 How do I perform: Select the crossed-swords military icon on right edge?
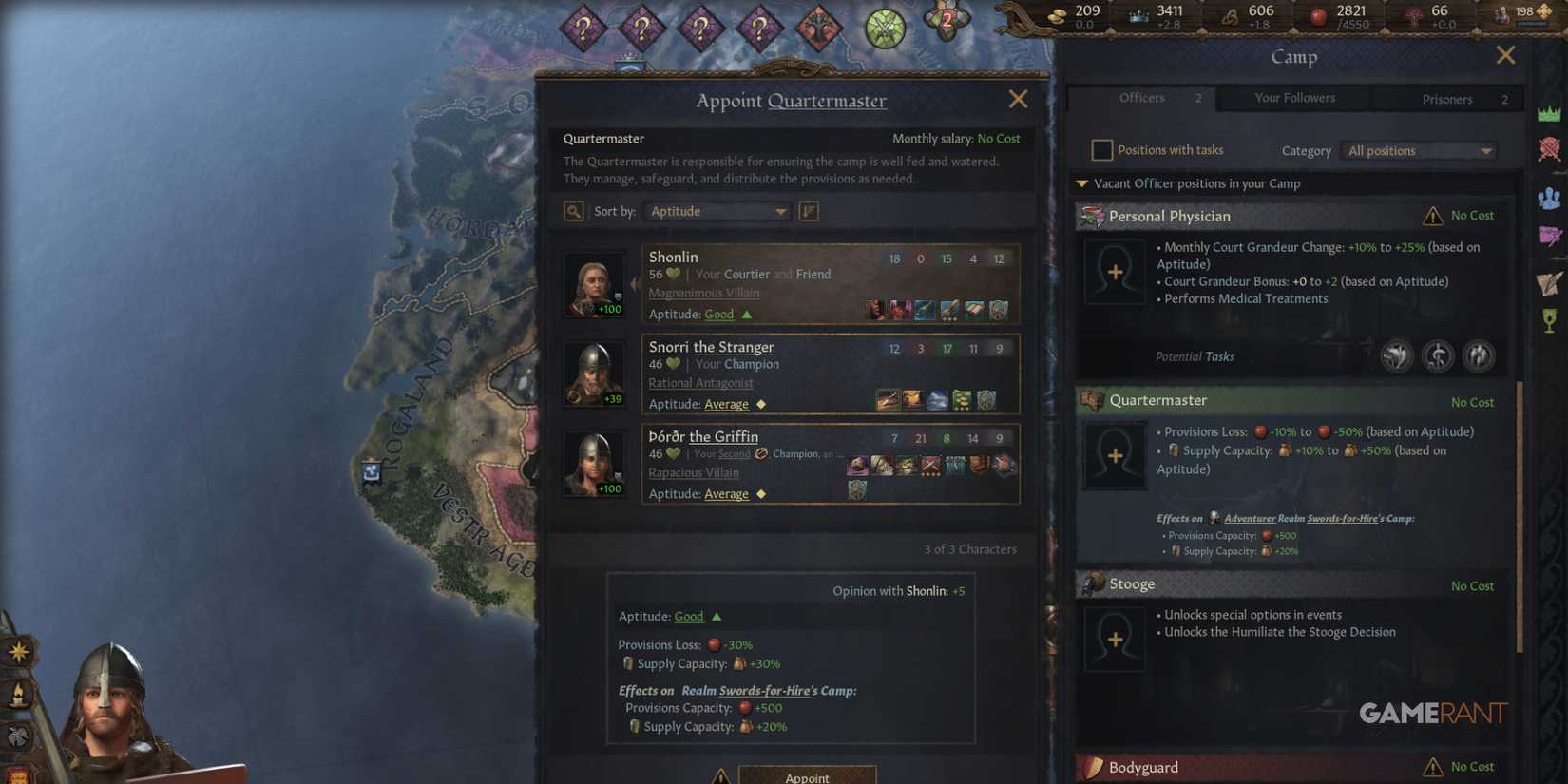[x=1550, y=149]
